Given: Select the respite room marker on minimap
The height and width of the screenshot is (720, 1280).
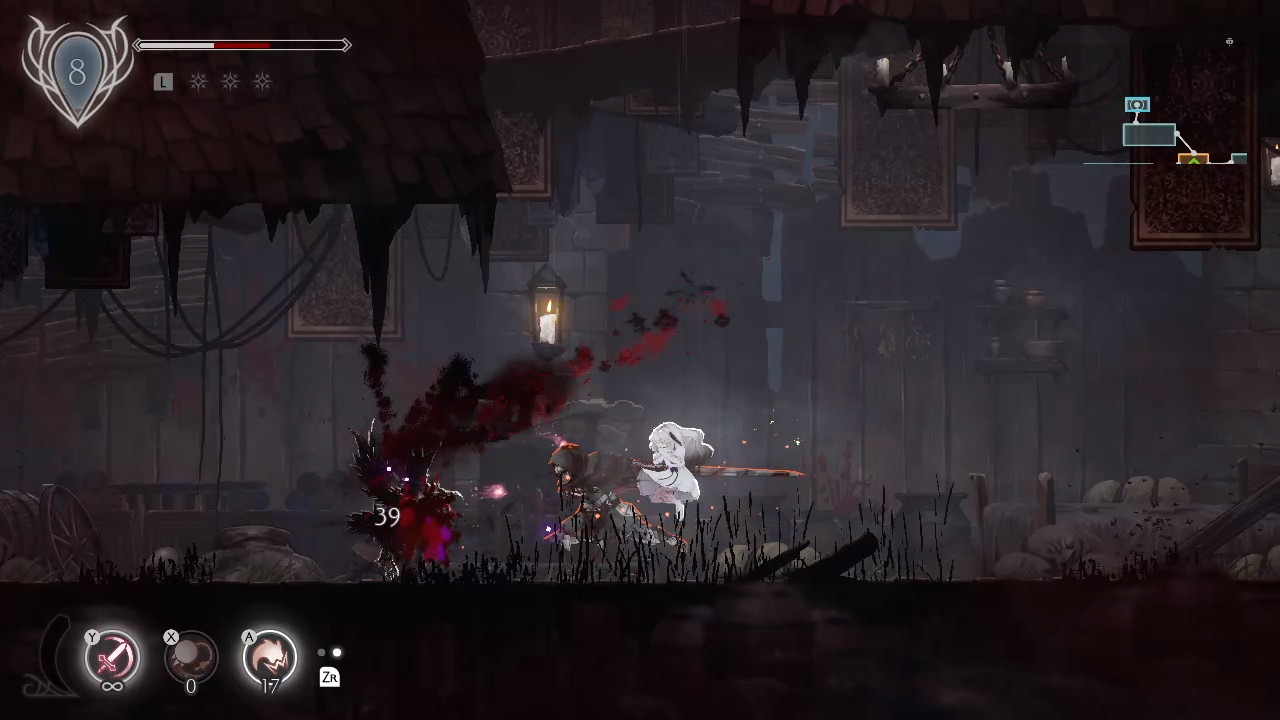Looking at the screenshot, I should pos(1137,105).
